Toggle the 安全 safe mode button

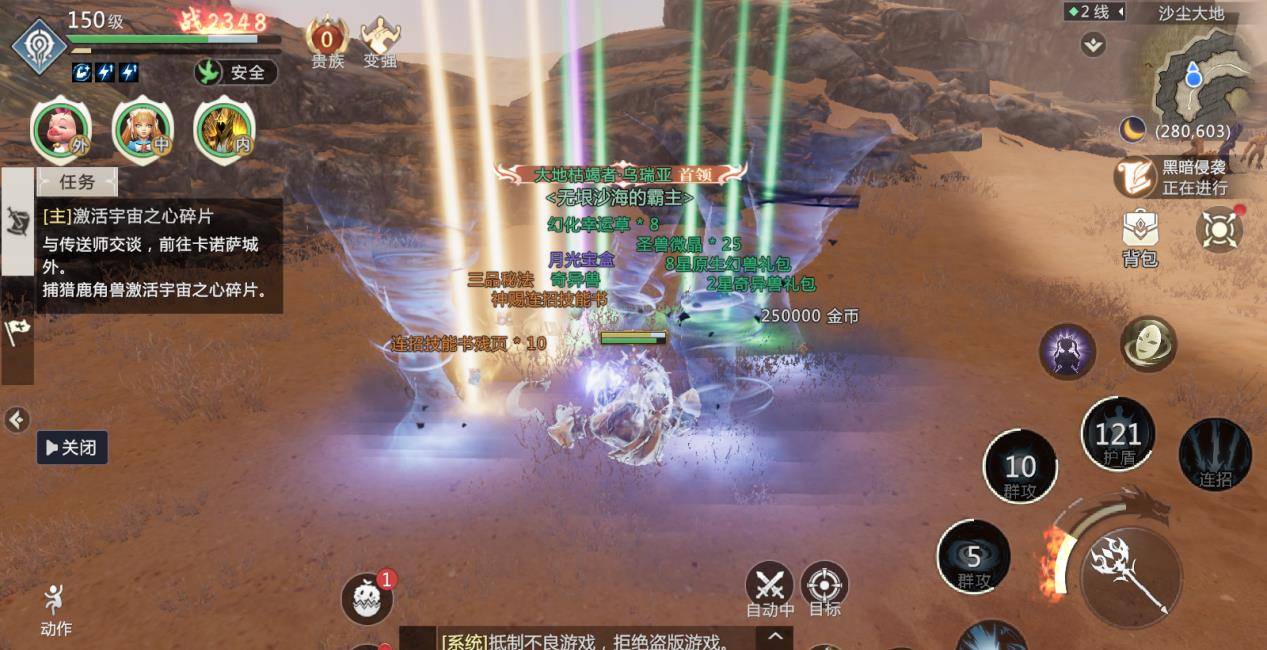236,72
